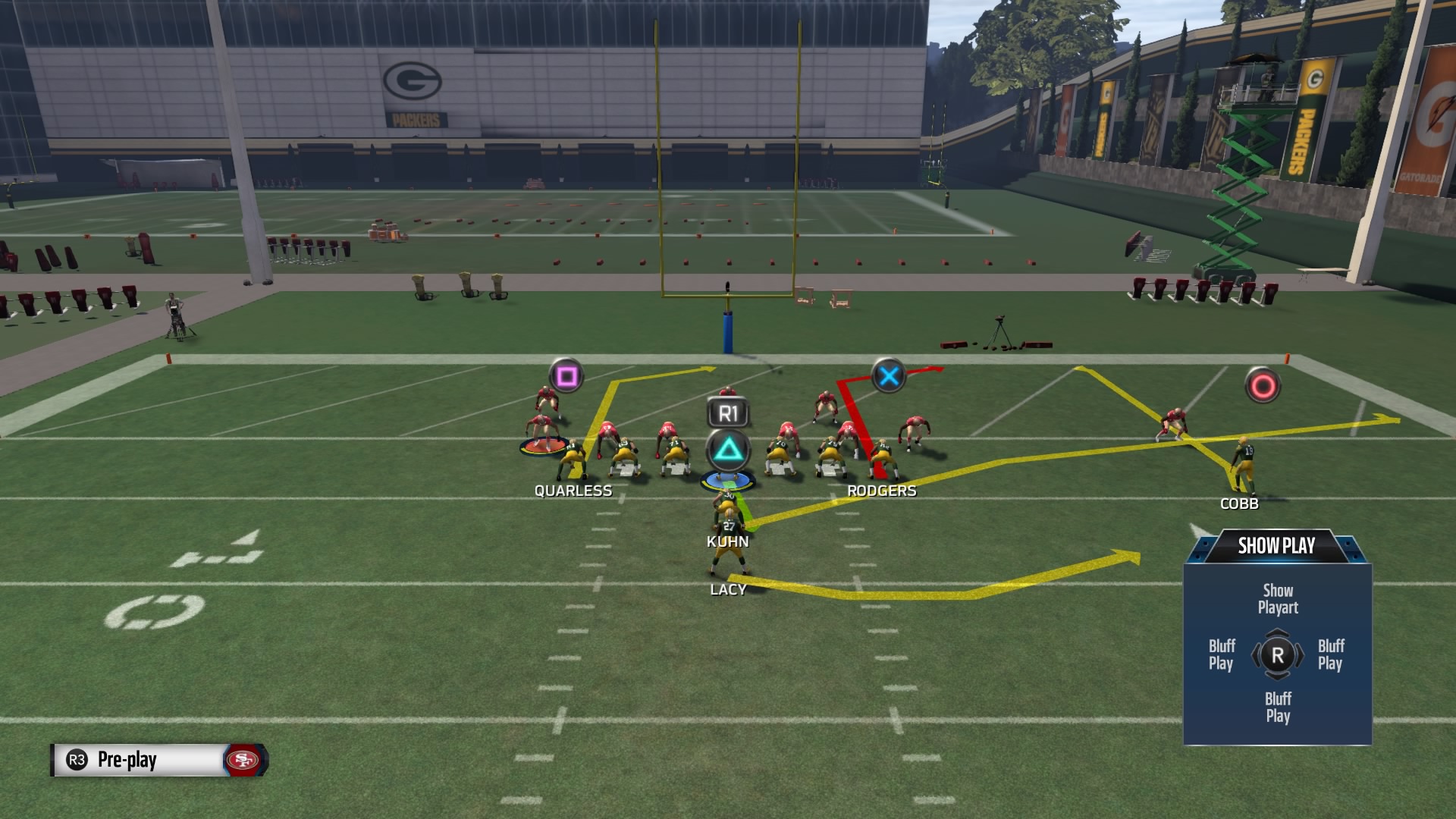
Task: Select the left Bluff Play option
Action: click(x=1222, y=654)
